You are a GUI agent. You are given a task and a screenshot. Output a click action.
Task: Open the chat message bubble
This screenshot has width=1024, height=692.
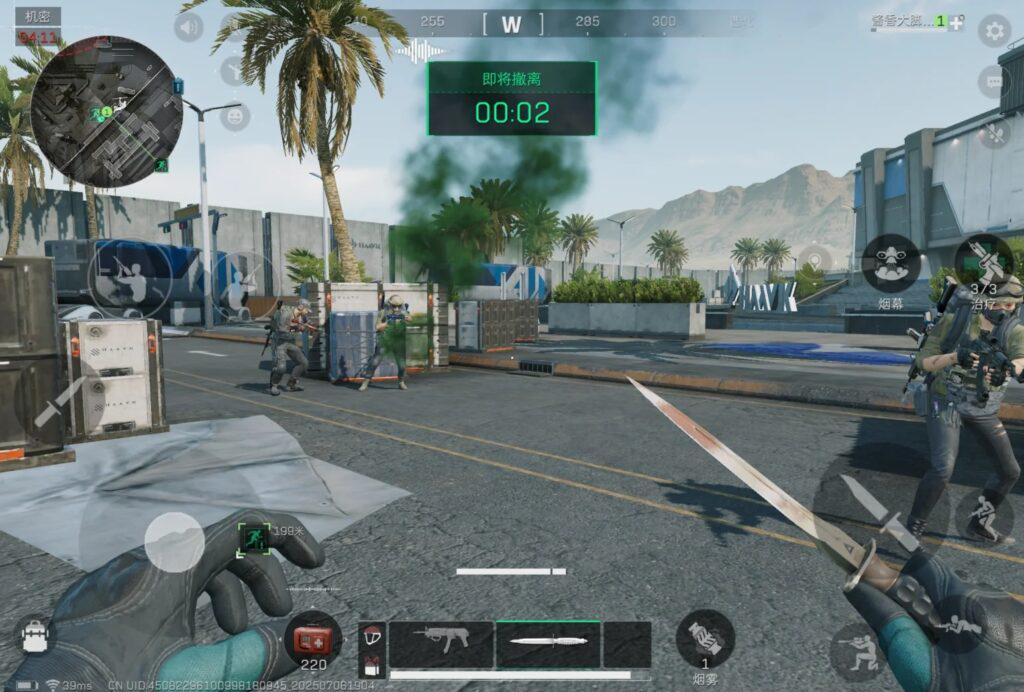[996, 81]
